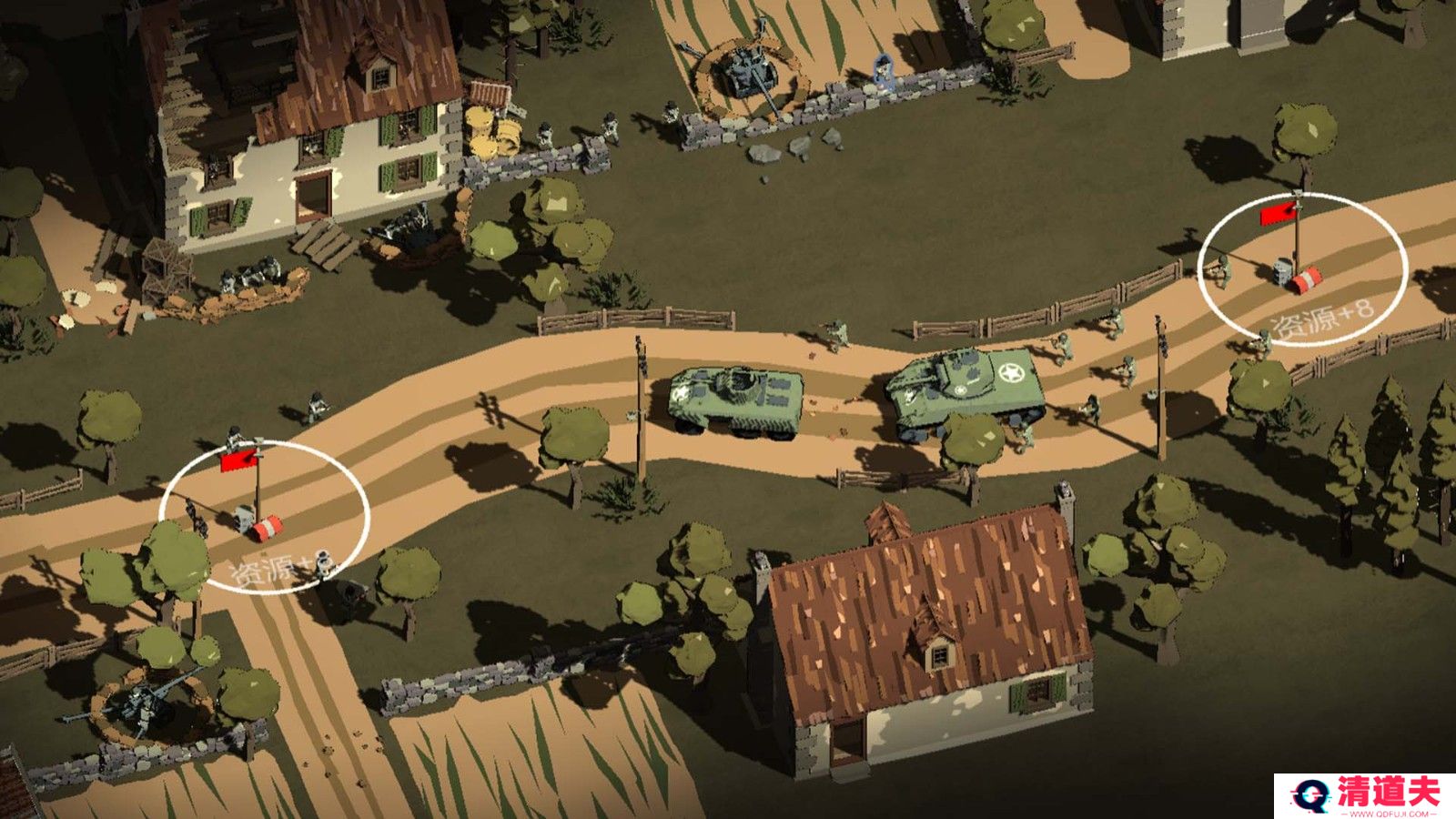Viewport: 1456px width, 819px height.
Task: Open the 清道夫 watermark logo link
Action: pyautogui.click(x=1364, y=795)
